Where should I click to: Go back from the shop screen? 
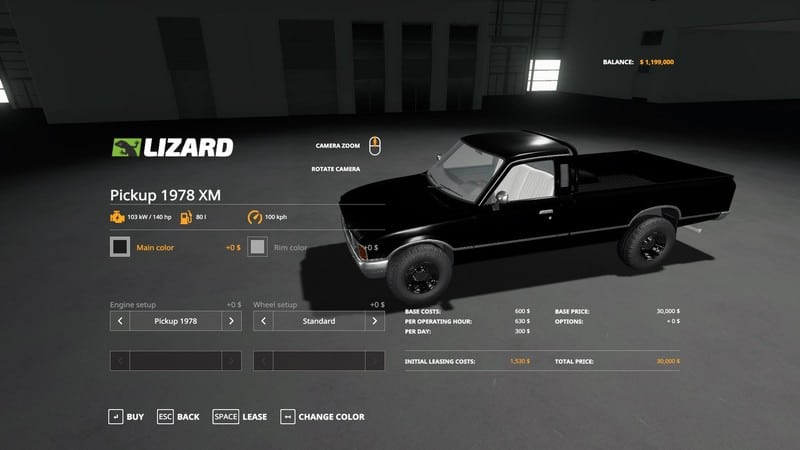(178, 416)
